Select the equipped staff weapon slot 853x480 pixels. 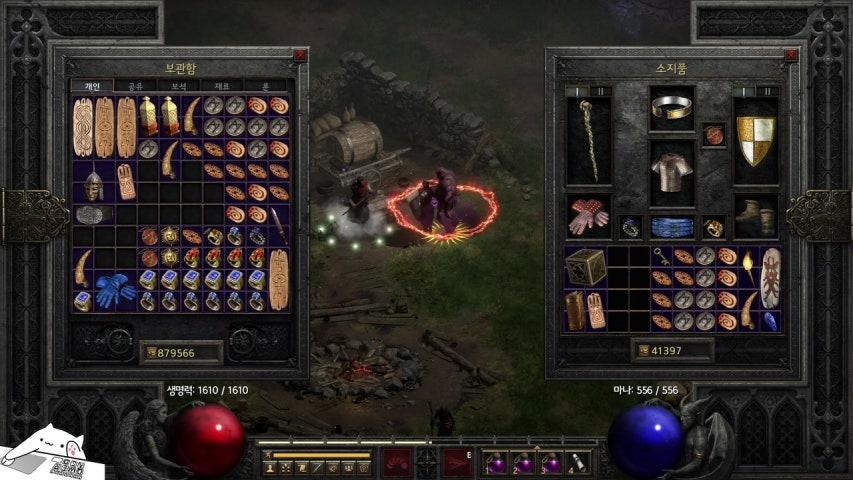click(x=588, y=140)
